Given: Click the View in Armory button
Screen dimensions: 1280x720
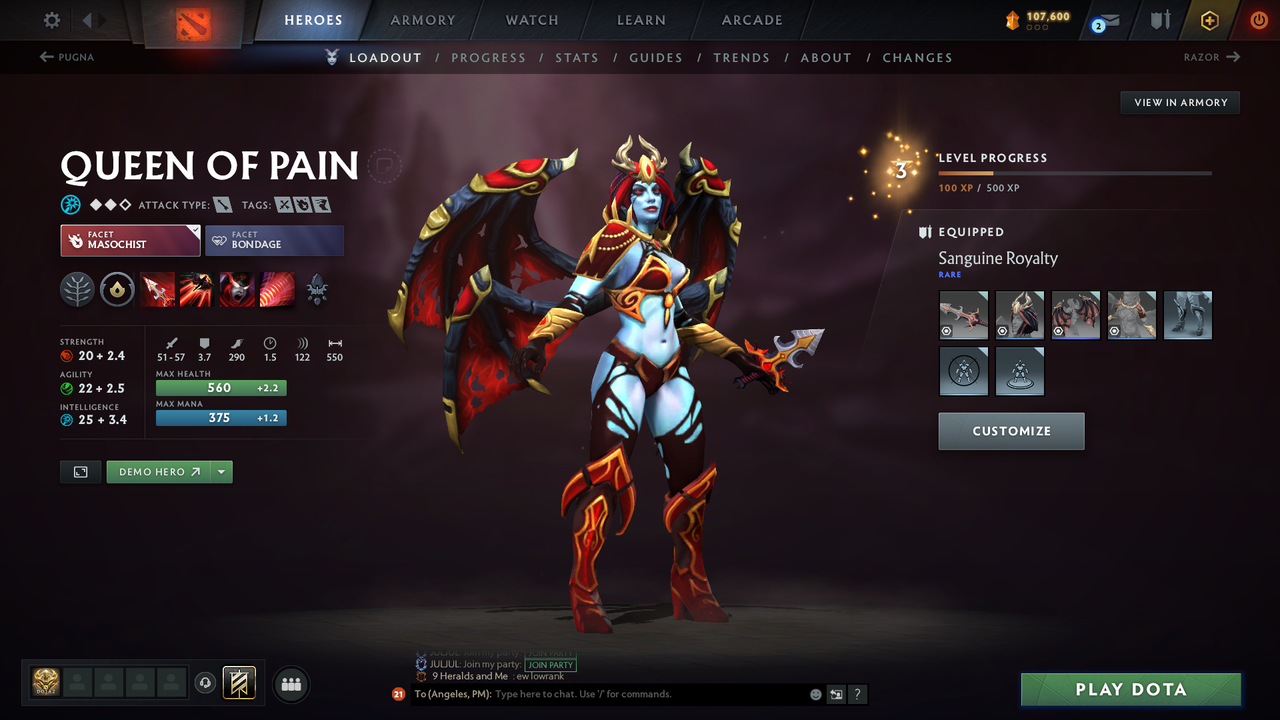Looking at the screenshot, I should (1179, 102).
